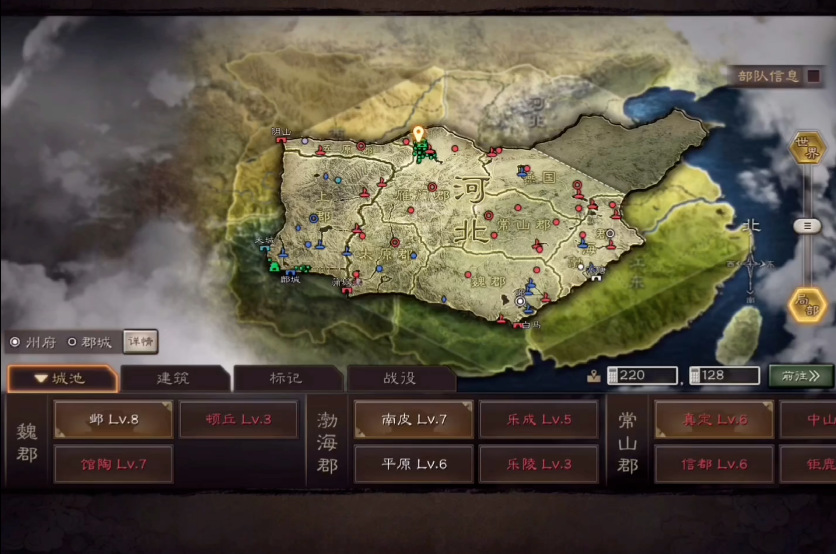The height and width of the screenshot is (554, 836).
Task: Select city 馆陶 Lv.7
Action: 113,464
